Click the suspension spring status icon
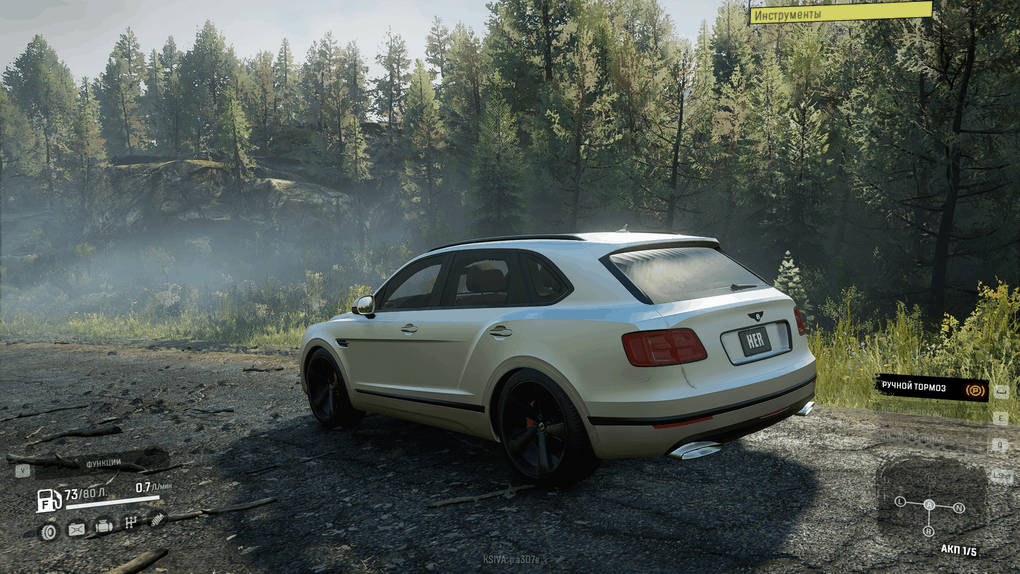 [156, 518]
